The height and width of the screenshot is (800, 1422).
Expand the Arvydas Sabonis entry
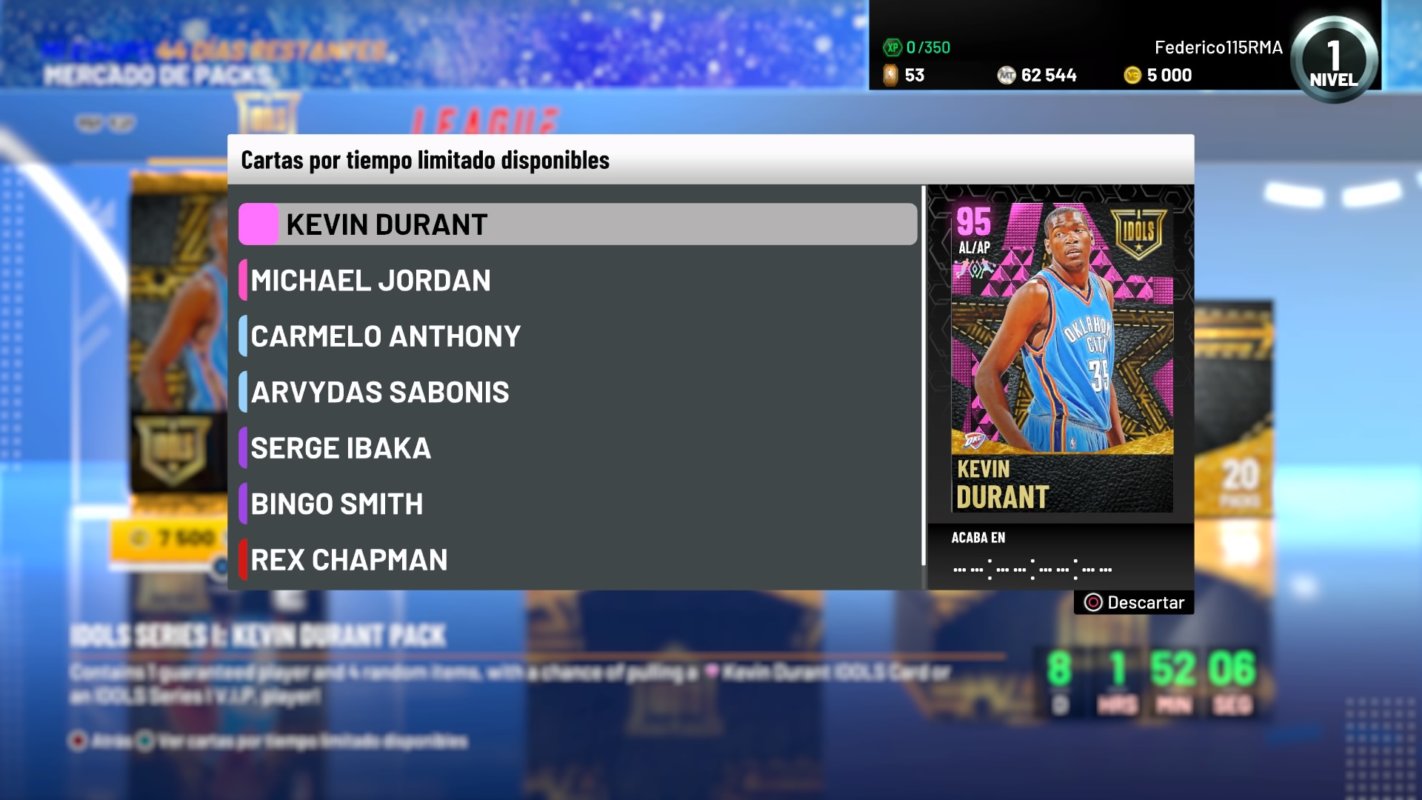point(378,392)
